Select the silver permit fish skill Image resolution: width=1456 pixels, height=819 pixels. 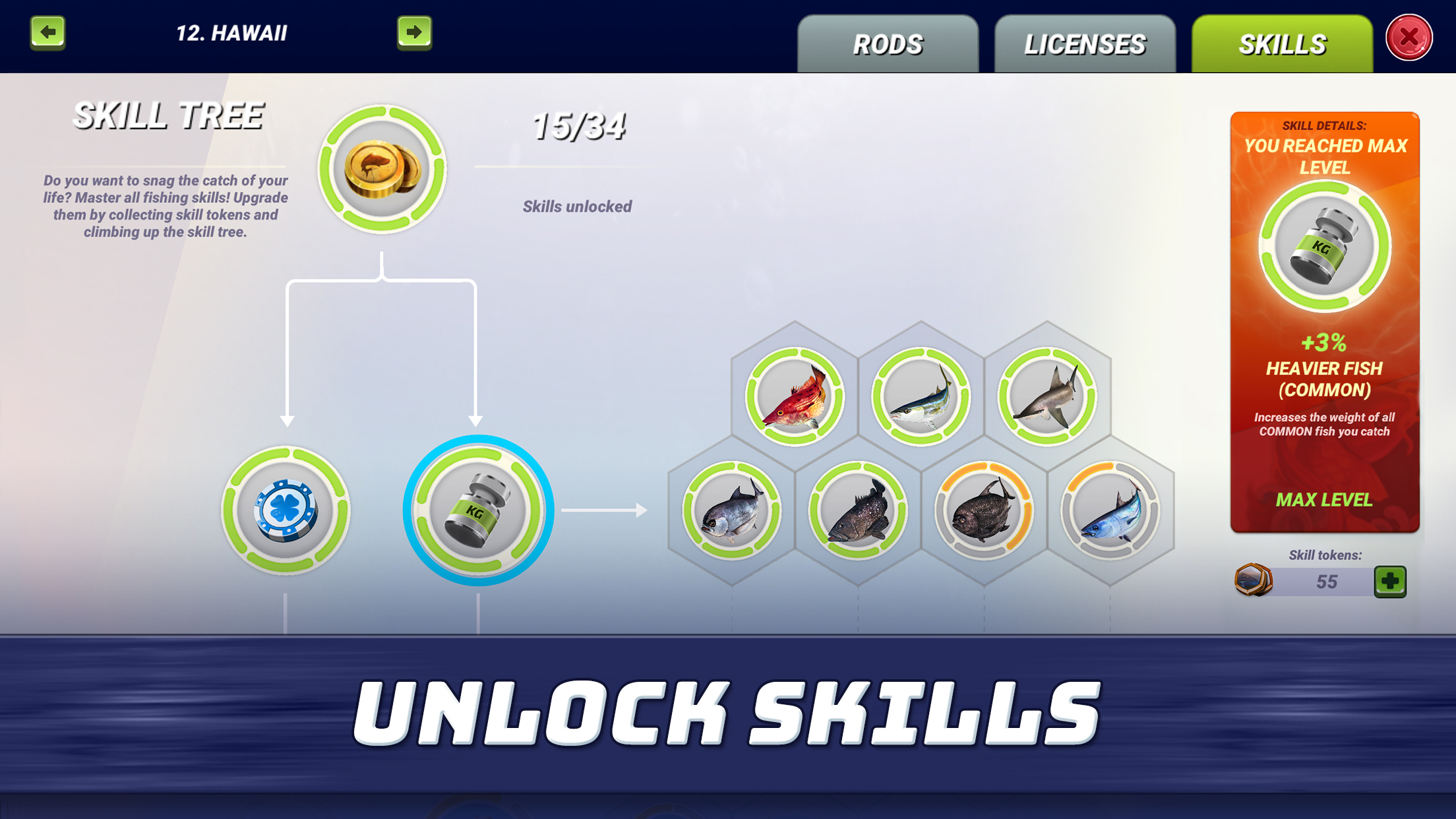735,511
